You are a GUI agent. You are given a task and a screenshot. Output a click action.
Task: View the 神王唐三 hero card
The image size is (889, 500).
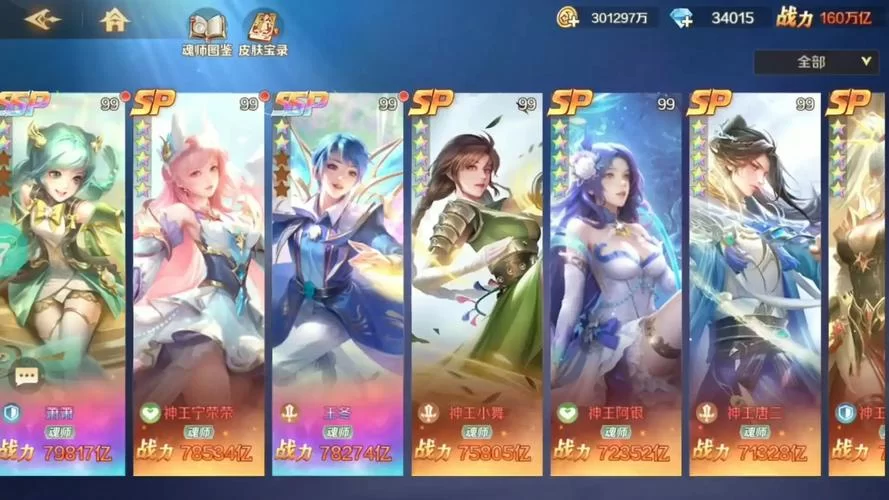click(x=752, y=280)
